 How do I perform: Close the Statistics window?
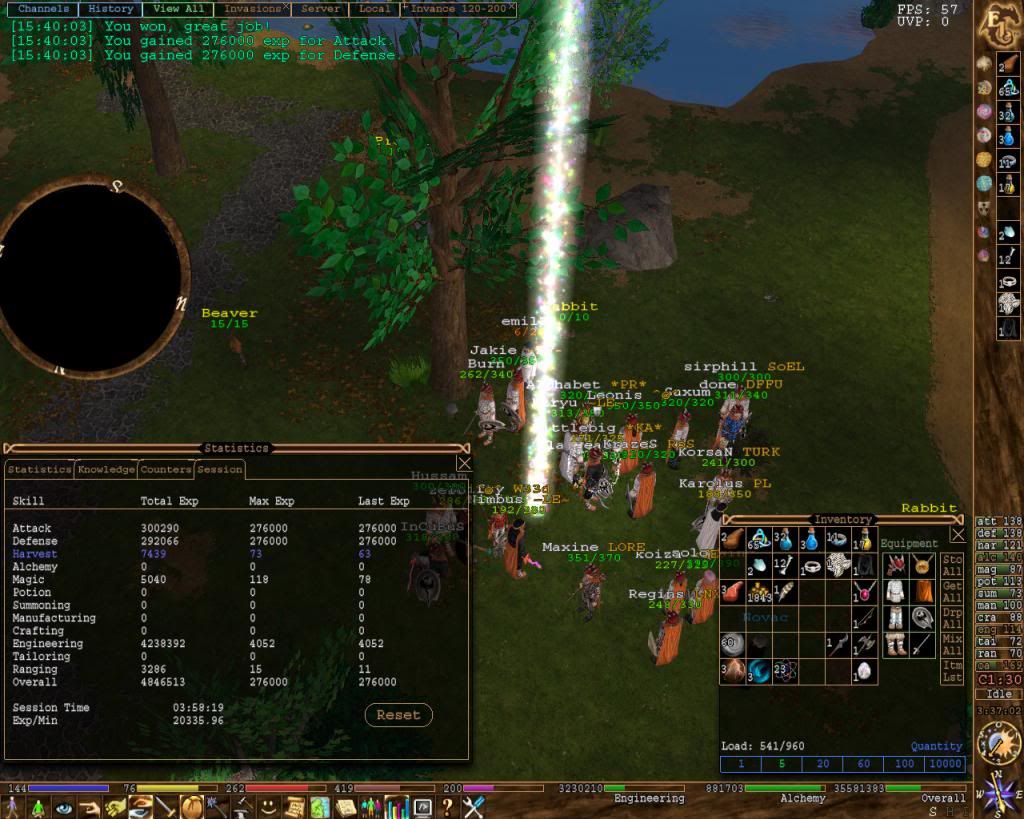point(464,463)
